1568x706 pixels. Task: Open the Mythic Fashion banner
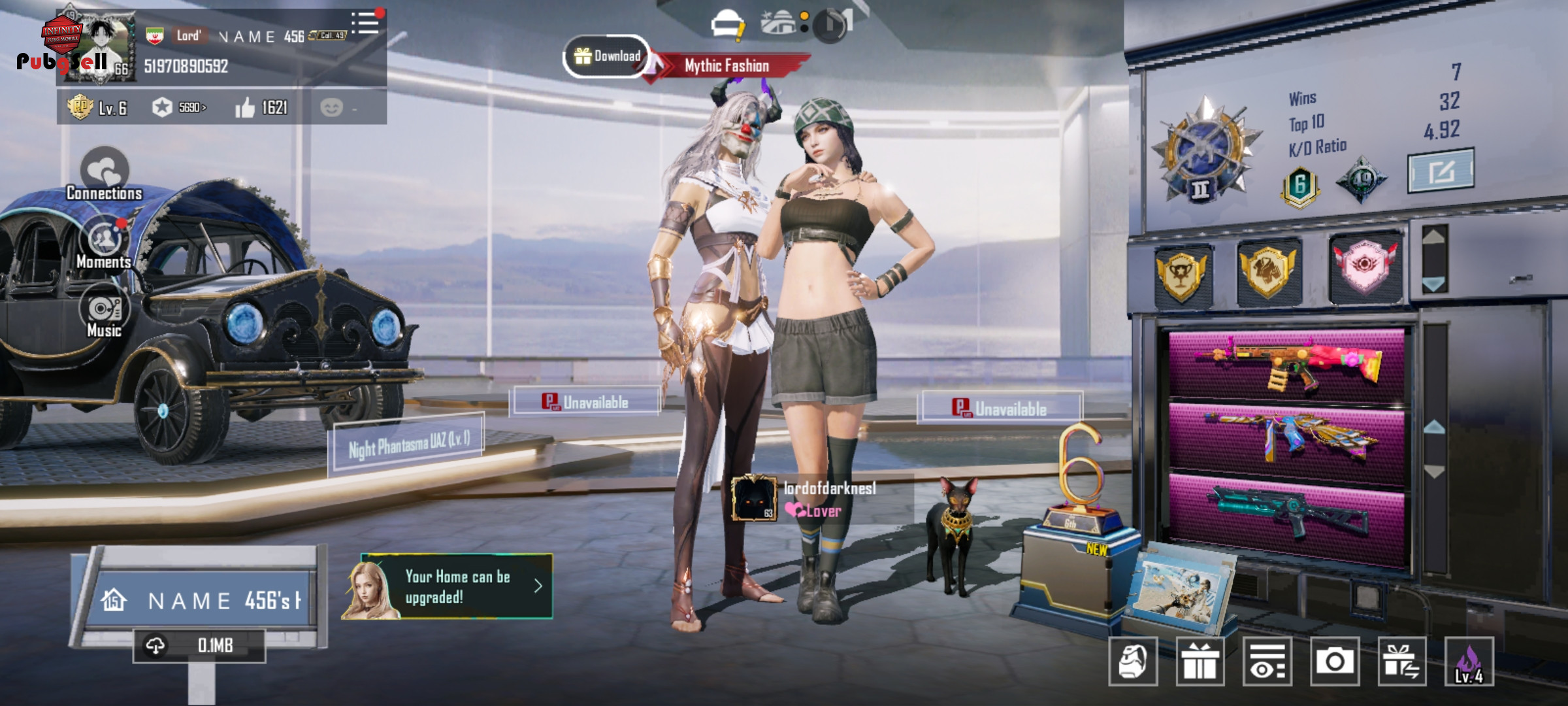pos(727,65)
